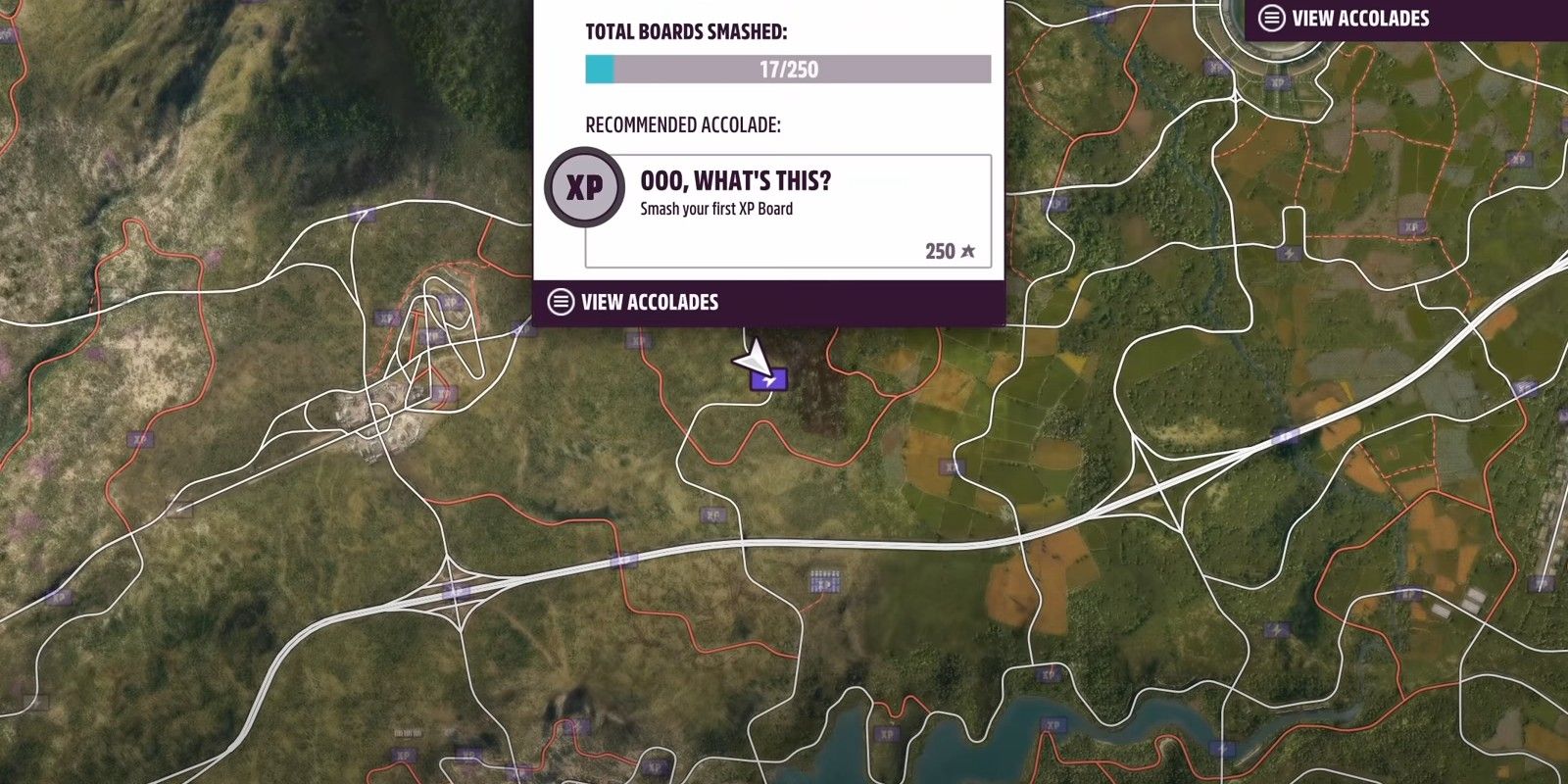Select the XP board at the top-right map corner
This screenshot has width=1568, height=784.
(x=1519, y=159)
